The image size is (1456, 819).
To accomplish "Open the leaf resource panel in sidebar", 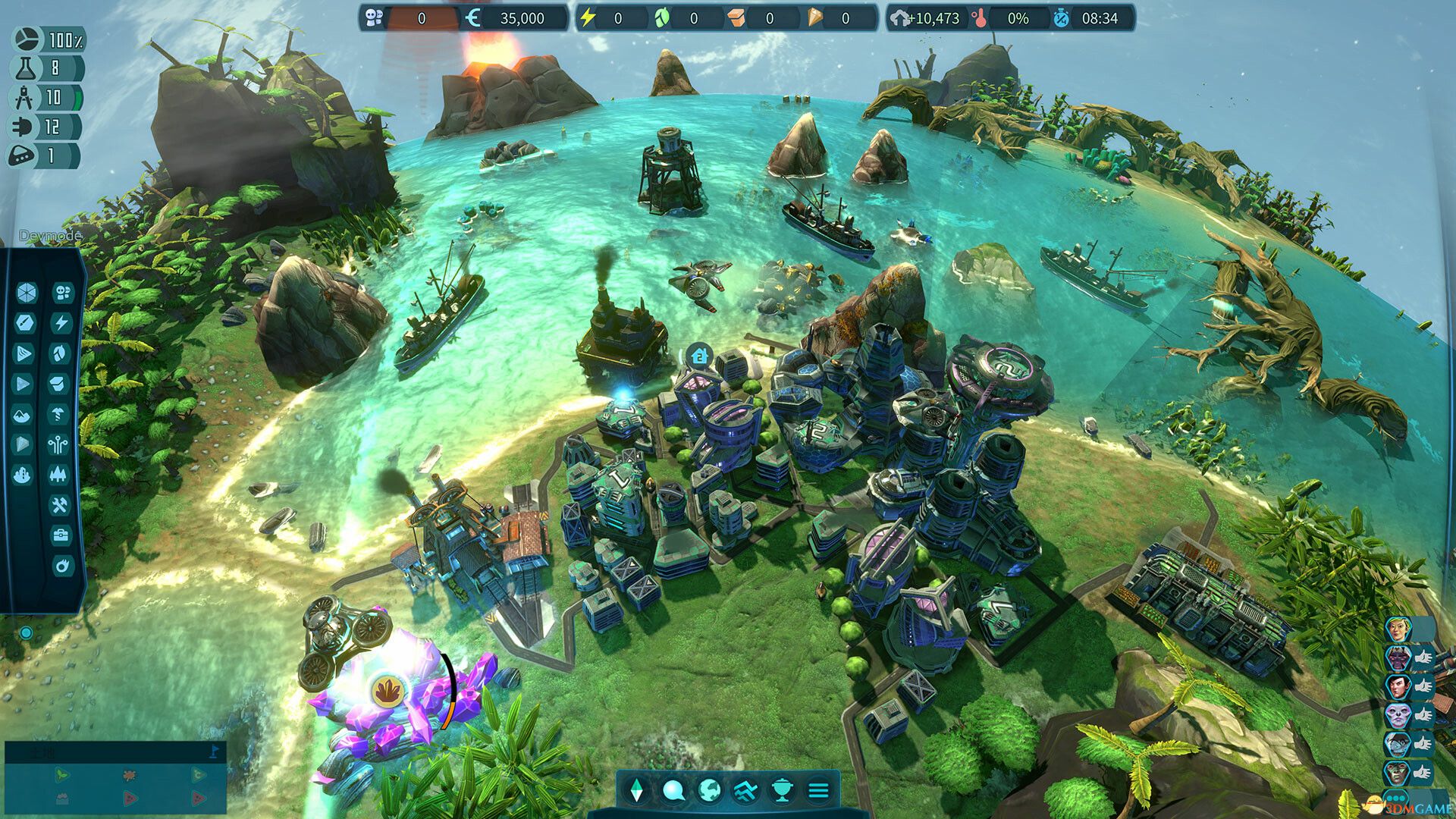I will pos(61,352).
